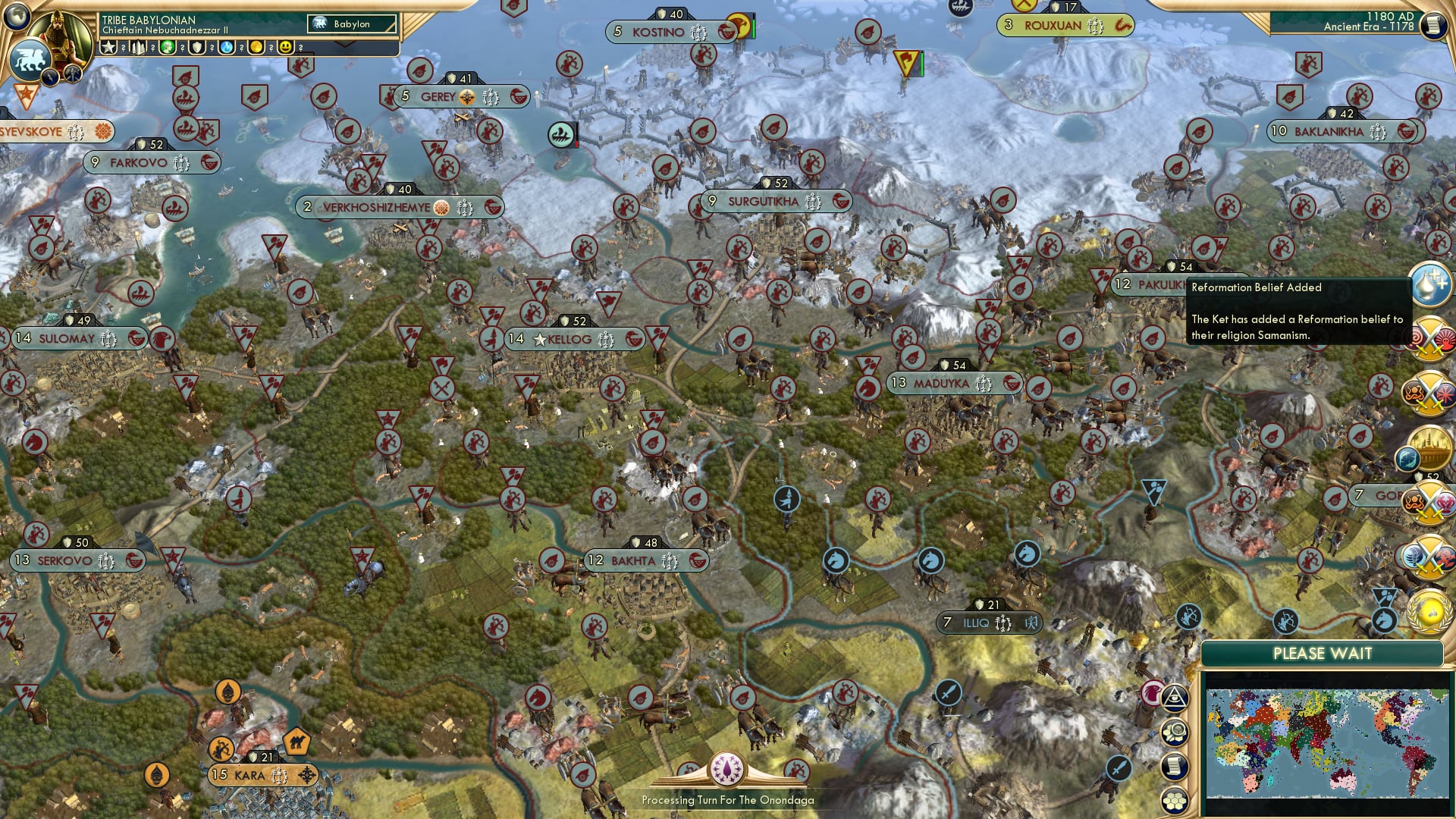The image size is (1456, 819).
Task: Click the green culture icon in the status bar
Action: (168, 47)
